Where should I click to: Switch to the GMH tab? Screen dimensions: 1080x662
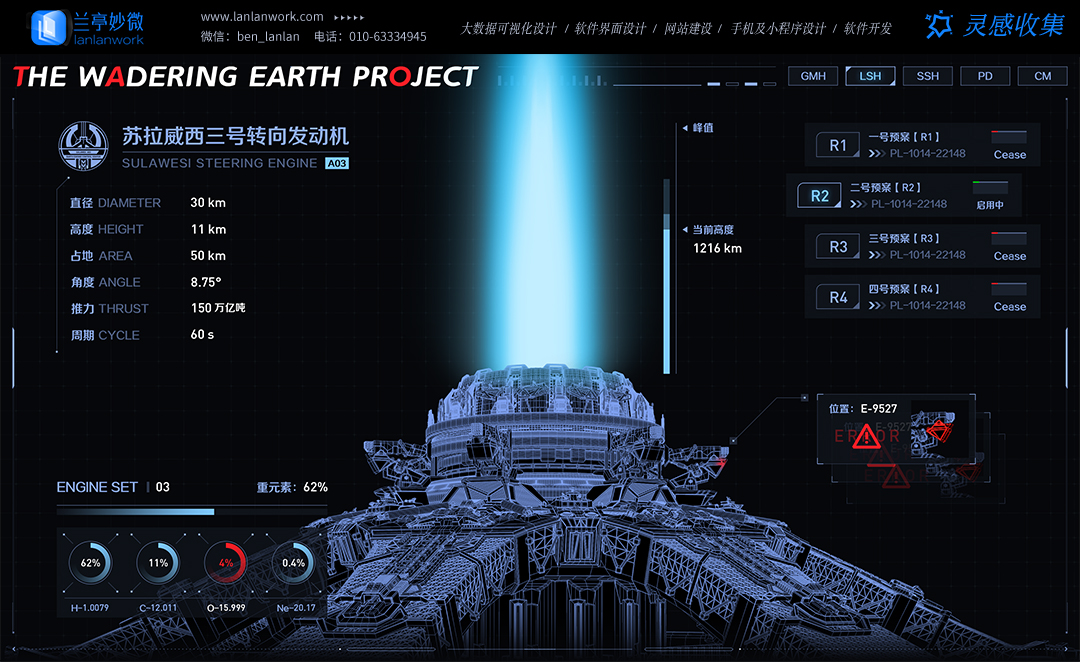(x=813, y=76)
